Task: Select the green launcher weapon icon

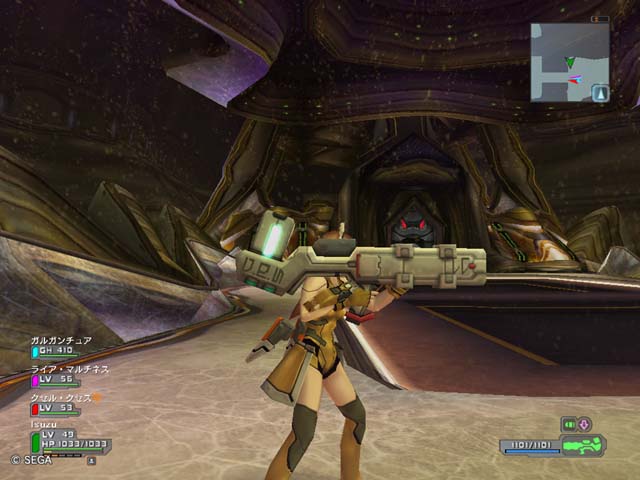Action: (583, 445)
